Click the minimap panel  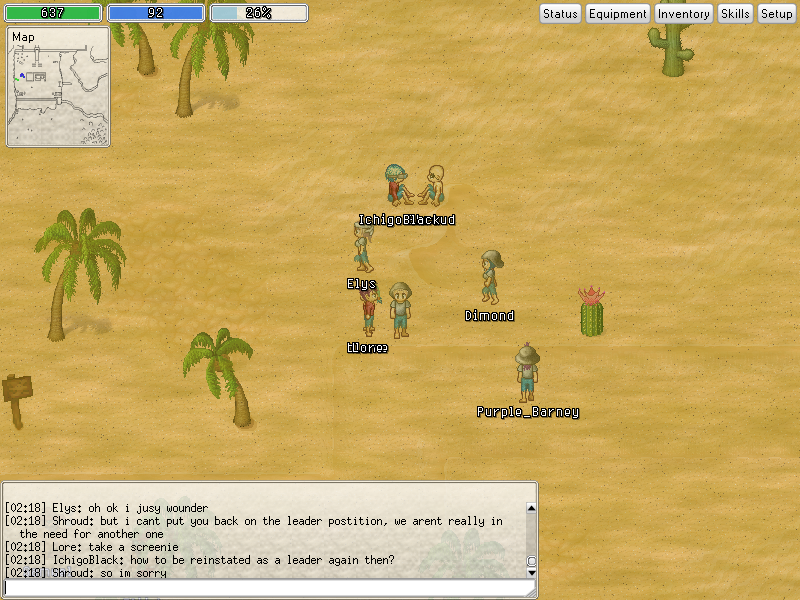[58, 88]
